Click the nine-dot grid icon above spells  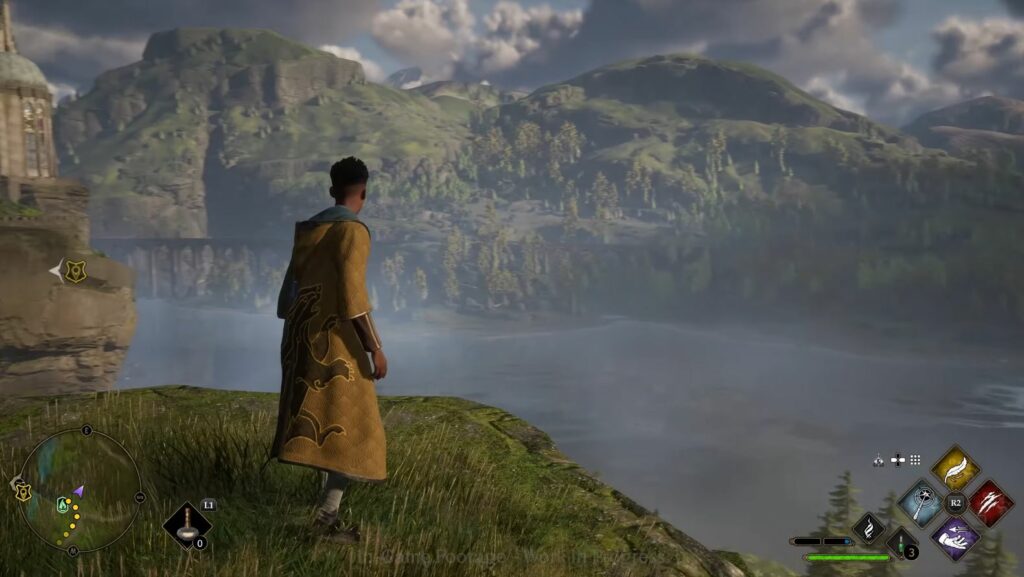pos(915,460)
